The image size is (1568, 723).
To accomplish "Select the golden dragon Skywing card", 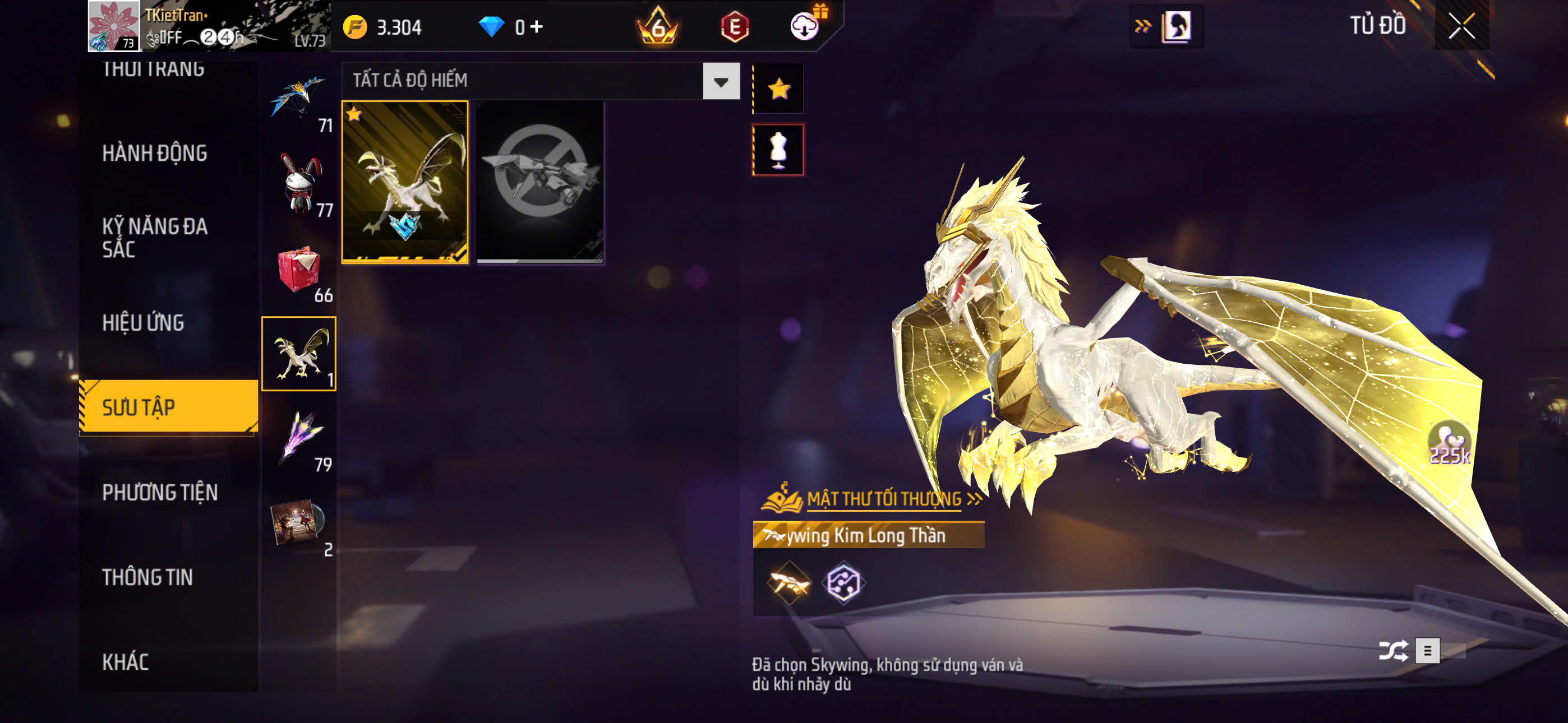I will pyautogui.click(x=405, y=182).
